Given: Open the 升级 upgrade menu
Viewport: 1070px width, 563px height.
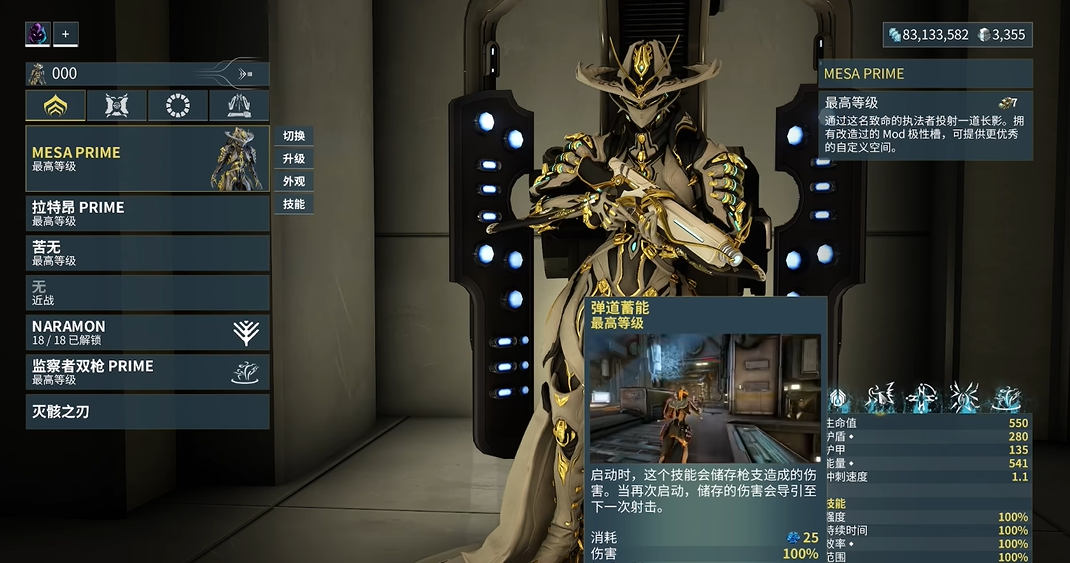Looking at the screenshot, I should coord(294,159).
